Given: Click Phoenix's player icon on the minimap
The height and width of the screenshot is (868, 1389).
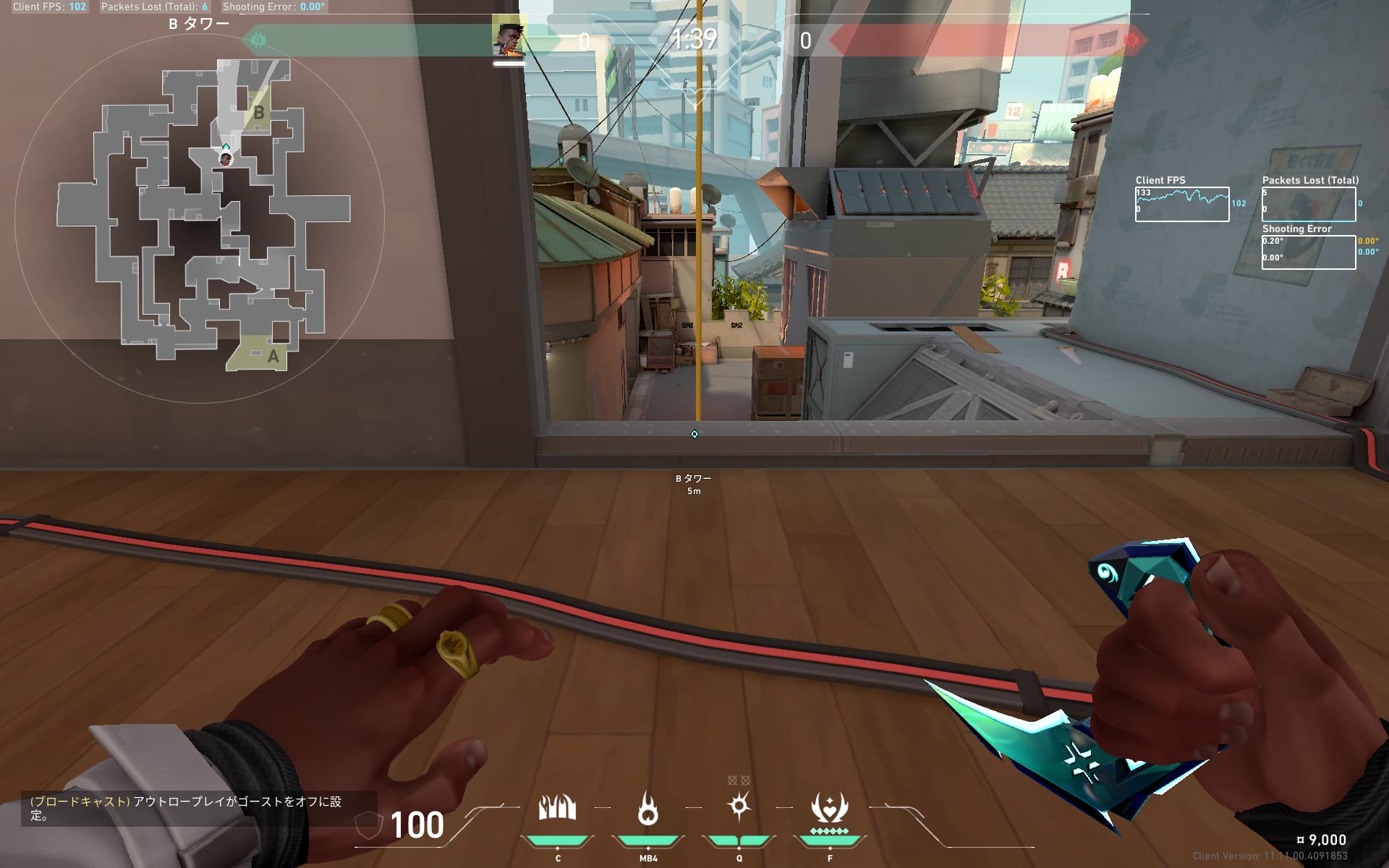Looking at the screenshot, I should coord(226,158).
